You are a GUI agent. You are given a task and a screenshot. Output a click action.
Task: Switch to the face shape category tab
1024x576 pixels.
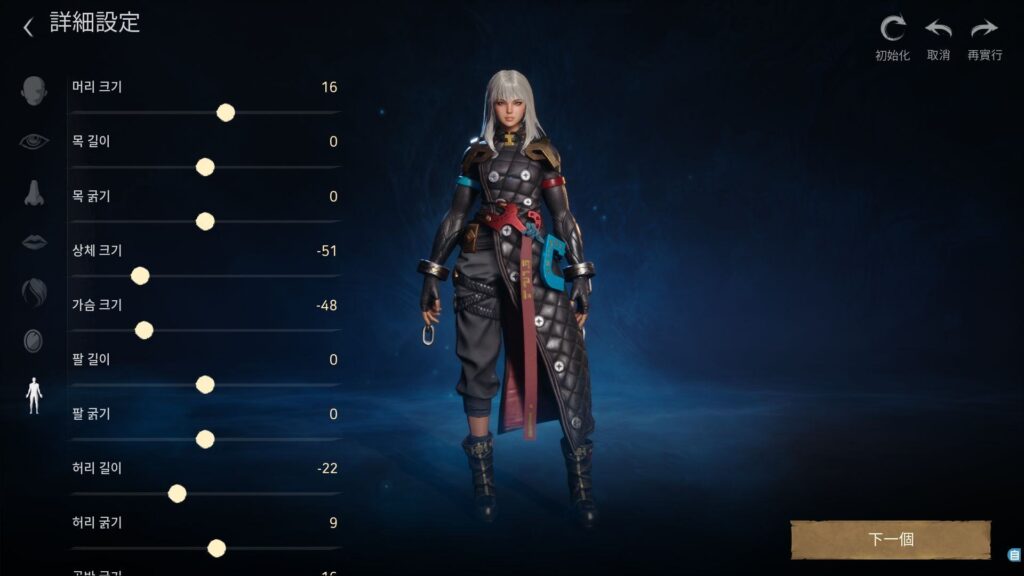pyautogui.click(x=34, y=89)
